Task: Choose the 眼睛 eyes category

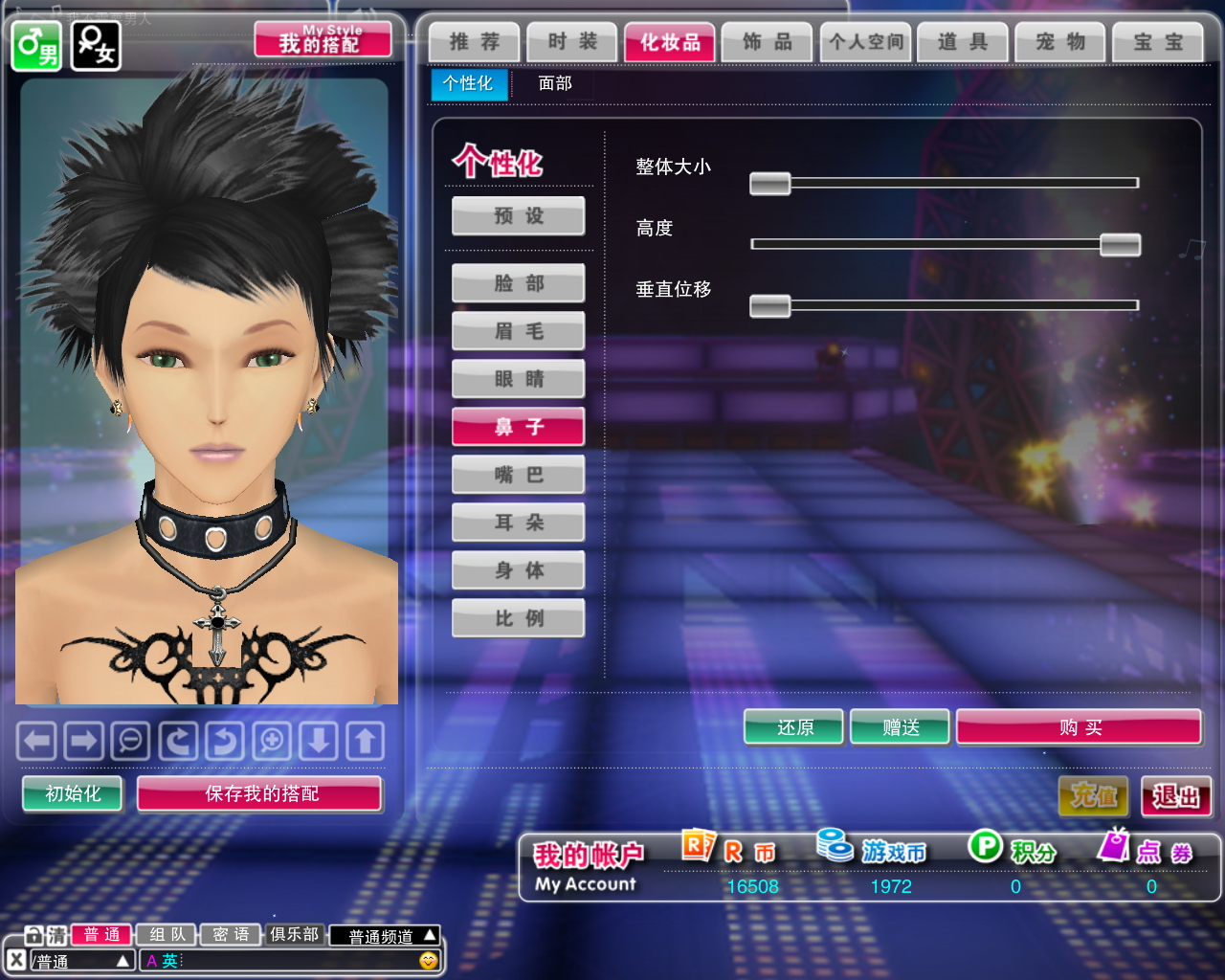Action: click(518, 379)
